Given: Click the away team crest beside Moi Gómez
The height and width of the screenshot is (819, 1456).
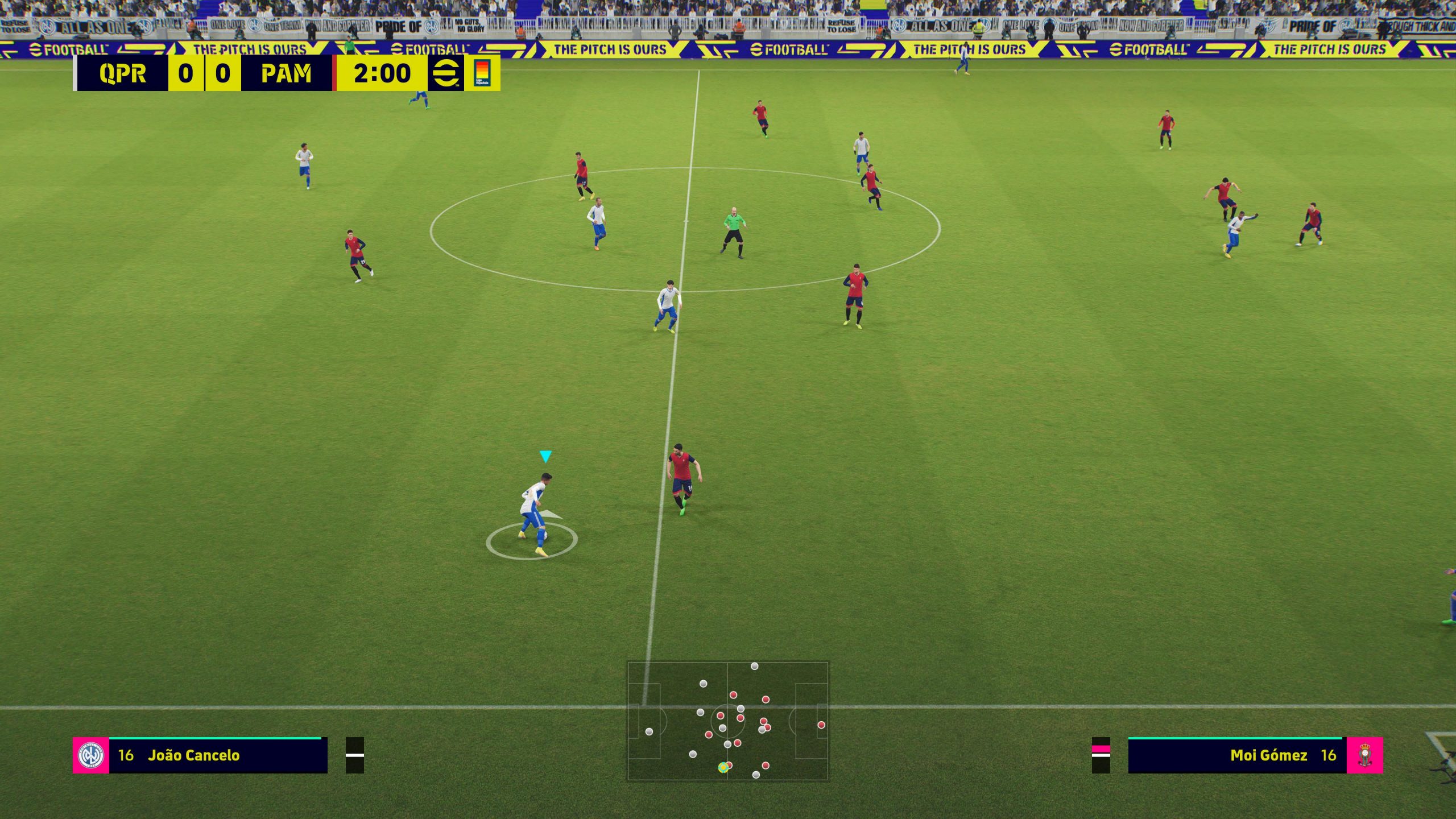Looking at the screenshot, I should (1365, 755).
